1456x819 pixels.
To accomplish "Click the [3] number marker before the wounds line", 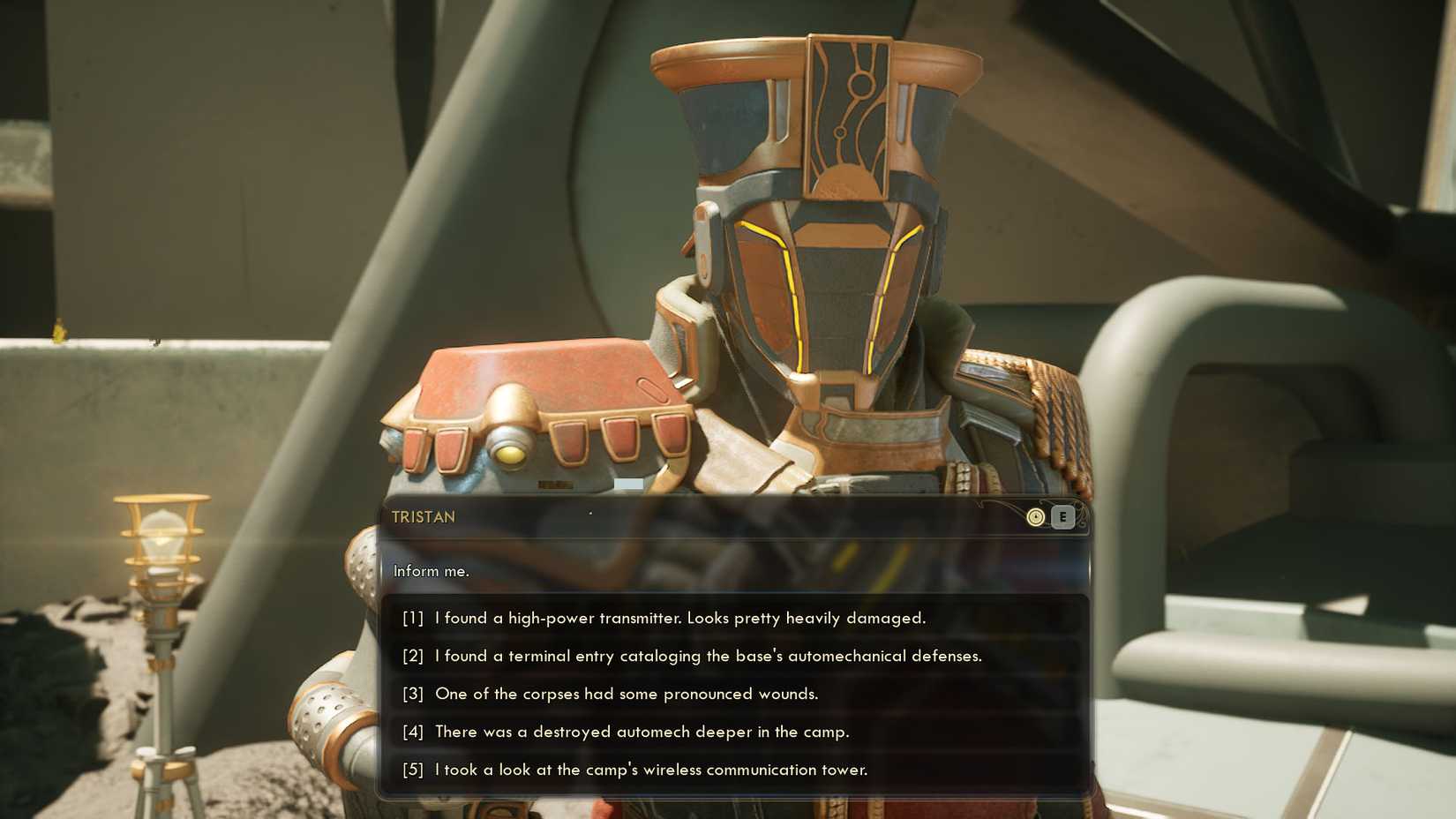I will point(415,695).
